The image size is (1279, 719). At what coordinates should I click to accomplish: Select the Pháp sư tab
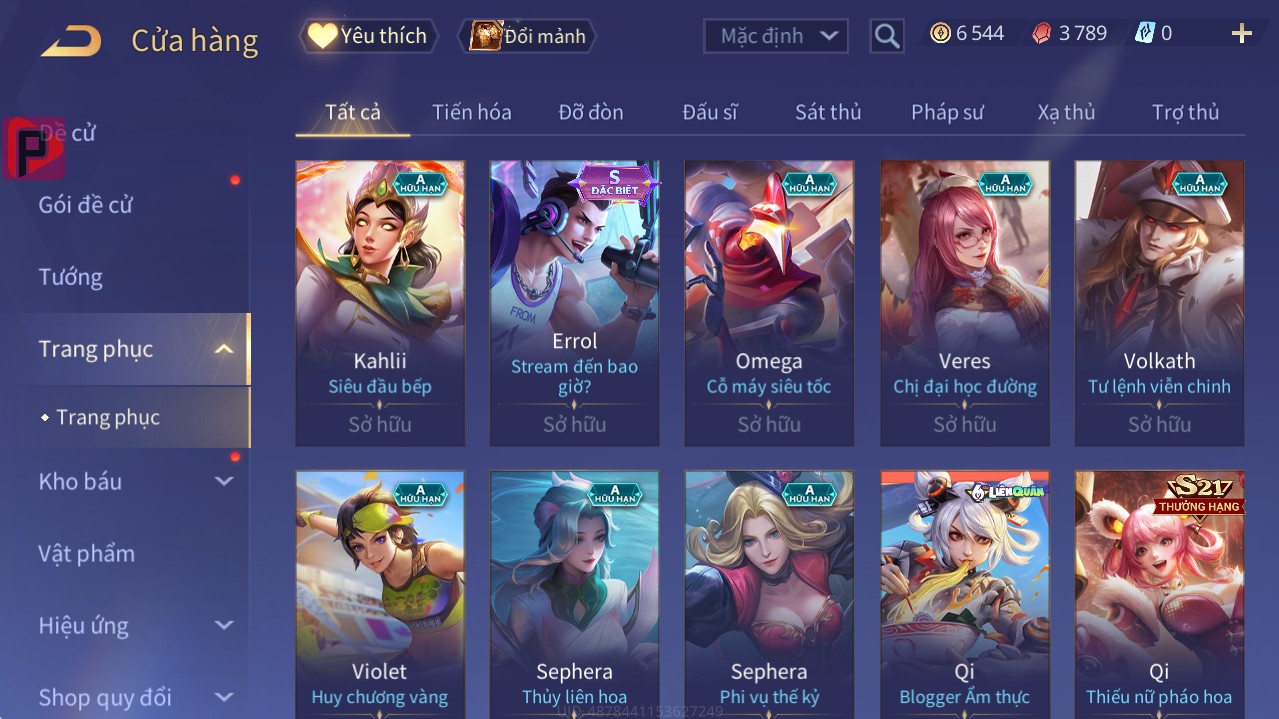tap(946, 112)
